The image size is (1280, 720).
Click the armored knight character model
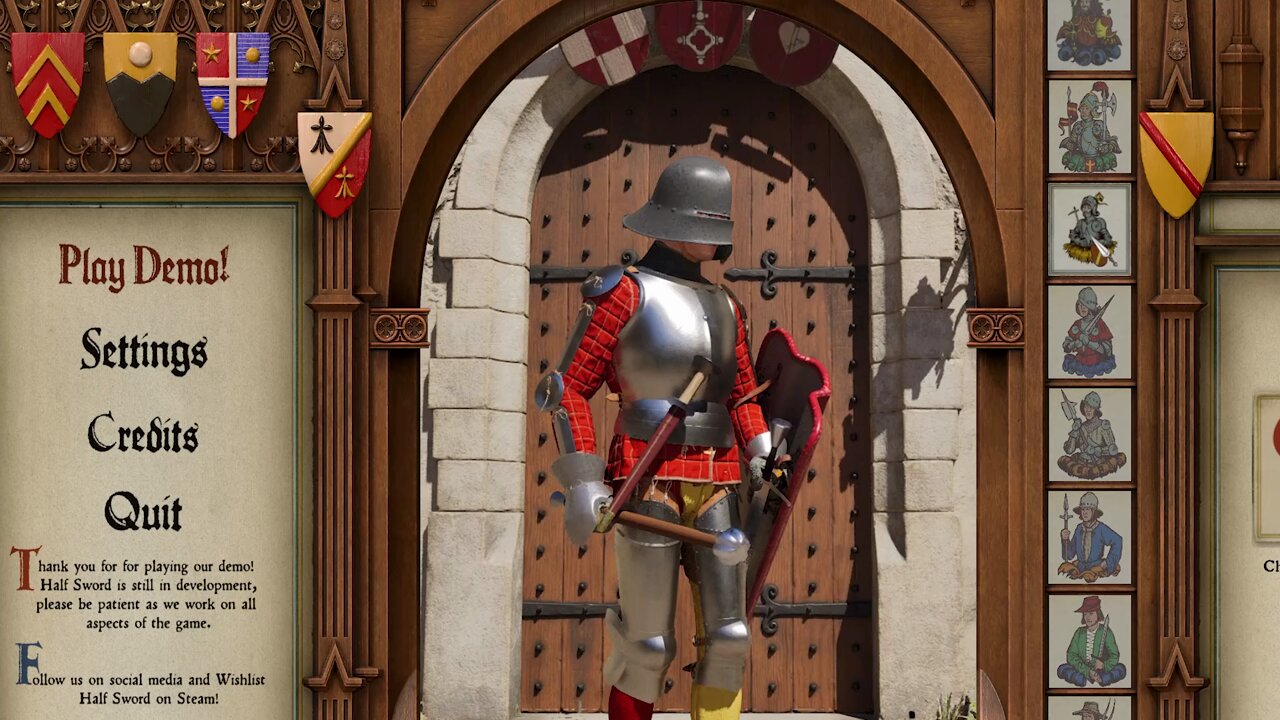point(670,400)
